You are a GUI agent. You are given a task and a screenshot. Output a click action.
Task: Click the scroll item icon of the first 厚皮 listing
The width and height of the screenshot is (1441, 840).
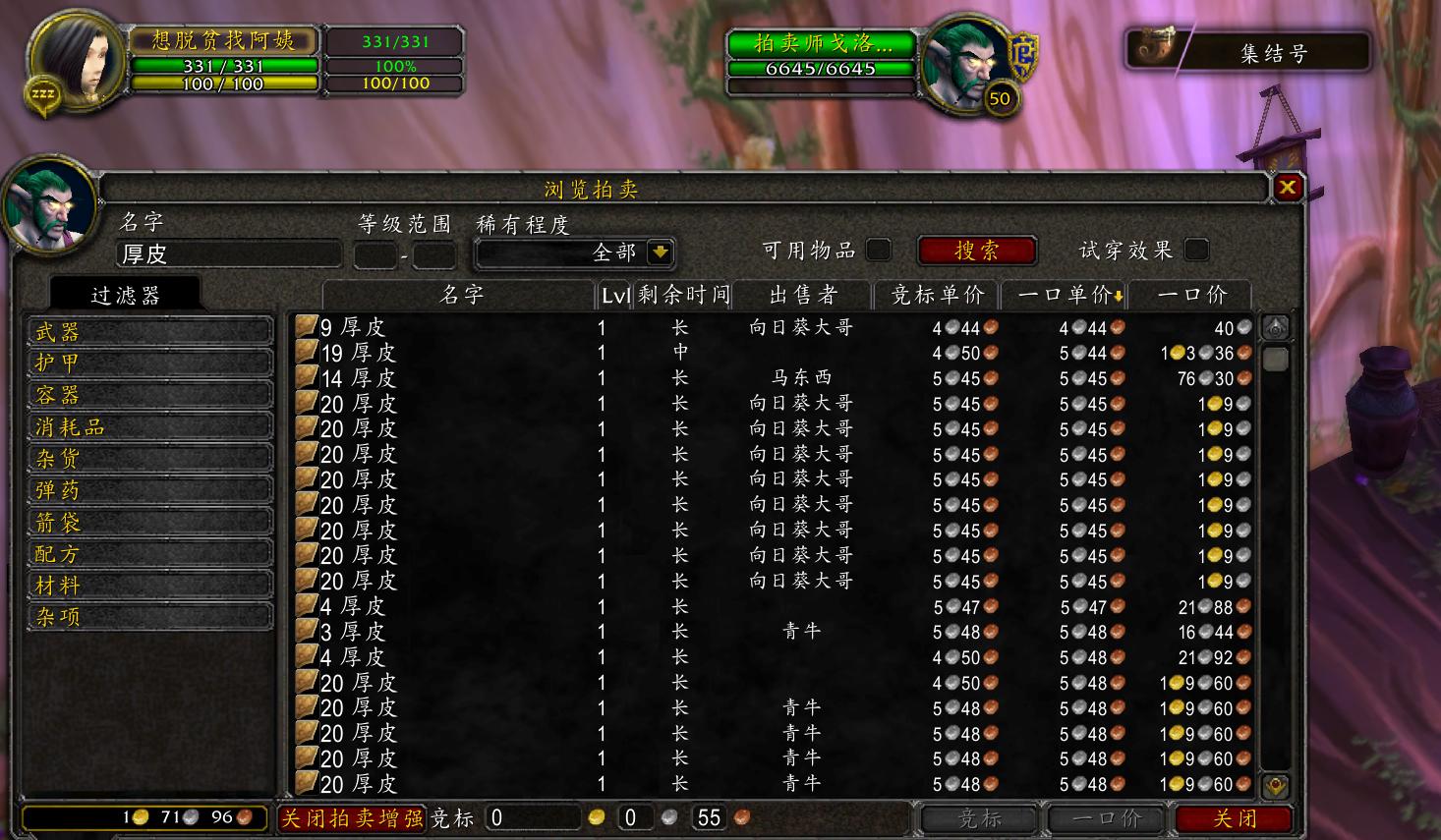click(306, 325)
